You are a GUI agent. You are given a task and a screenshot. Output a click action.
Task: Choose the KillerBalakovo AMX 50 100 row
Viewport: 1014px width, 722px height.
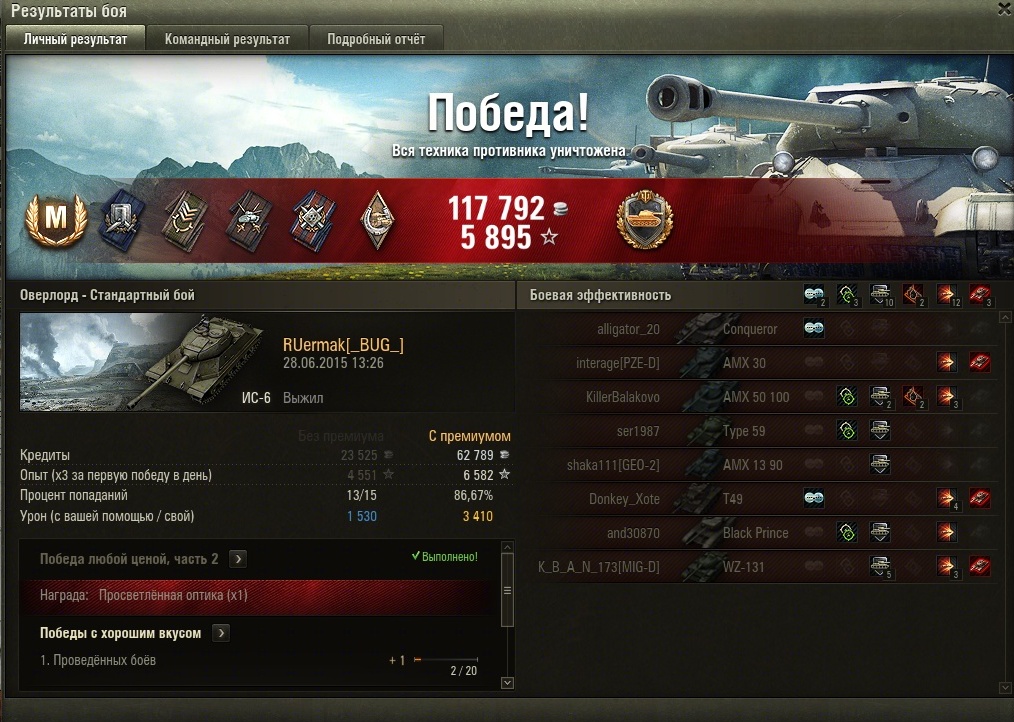coord(760,397)
